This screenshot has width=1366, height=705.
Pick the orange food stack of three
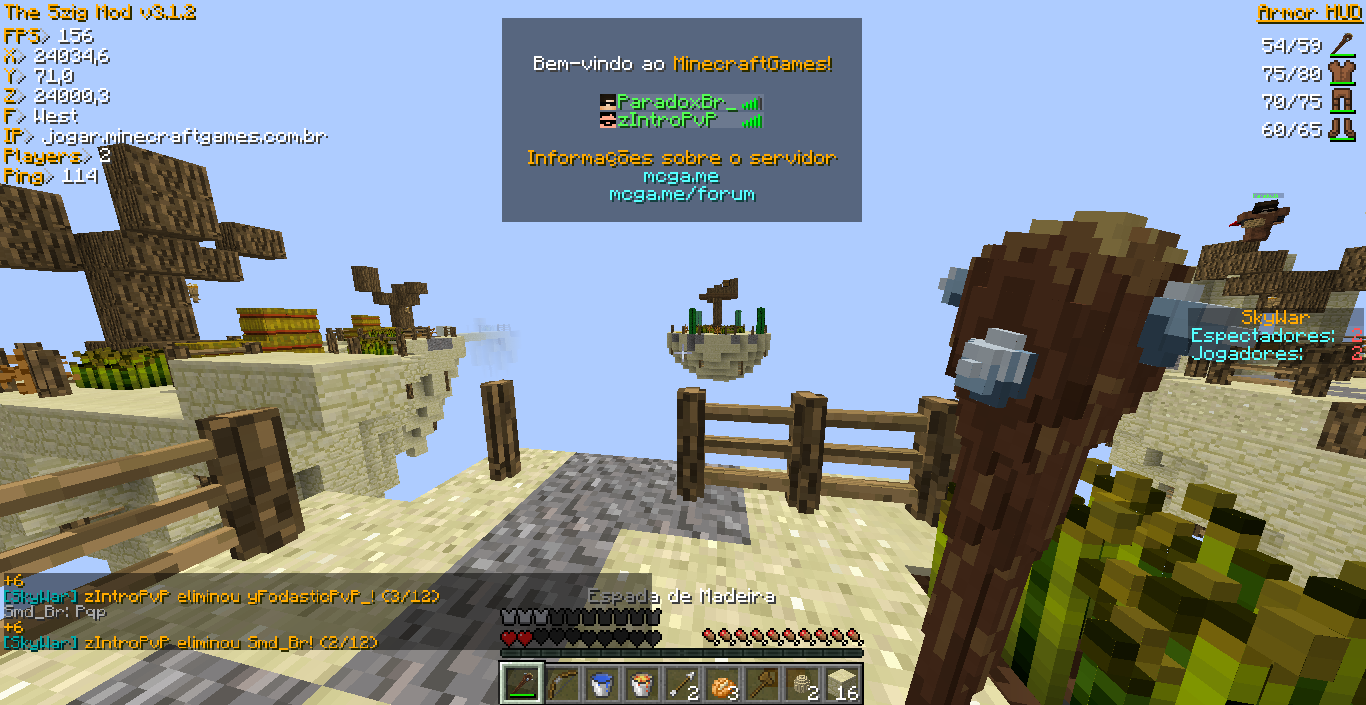721,684
